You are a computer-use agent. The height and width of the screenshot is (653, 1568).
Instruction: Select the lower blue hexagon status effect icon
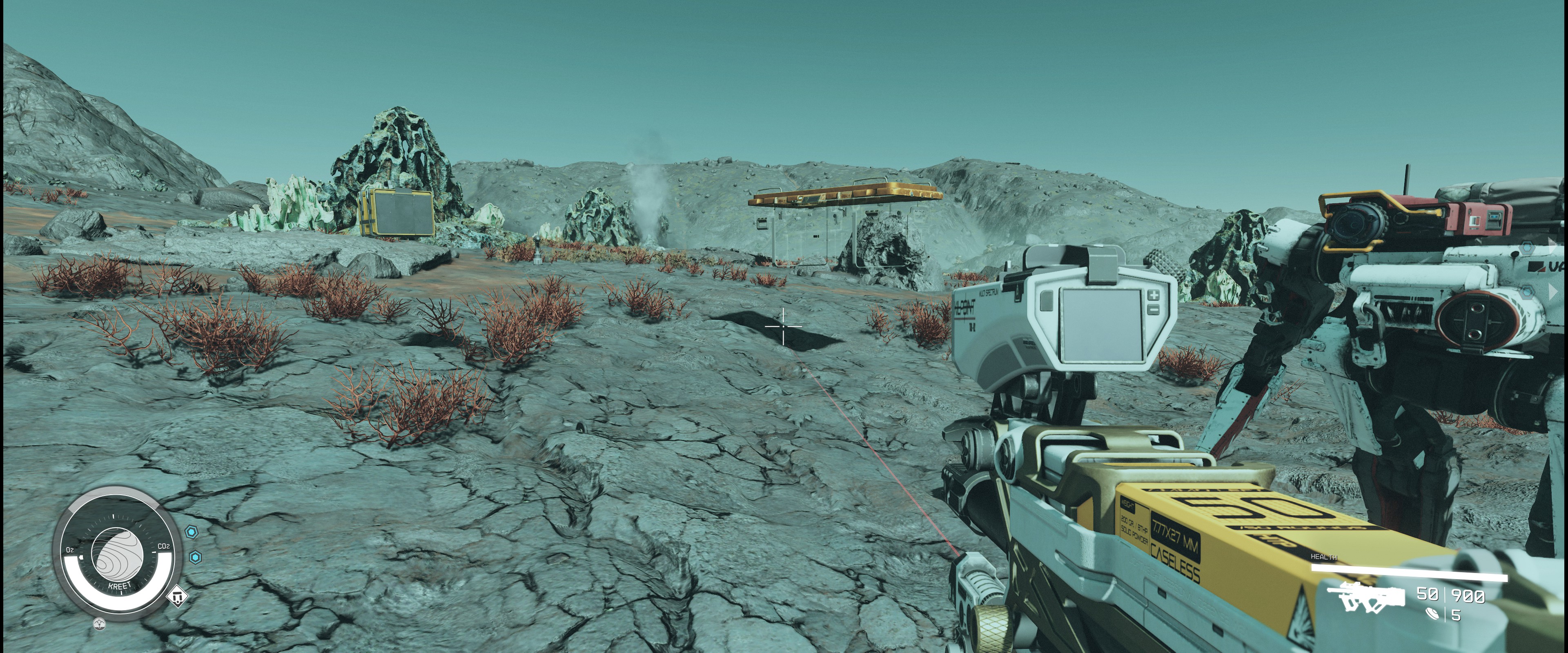tap(196, 558)
